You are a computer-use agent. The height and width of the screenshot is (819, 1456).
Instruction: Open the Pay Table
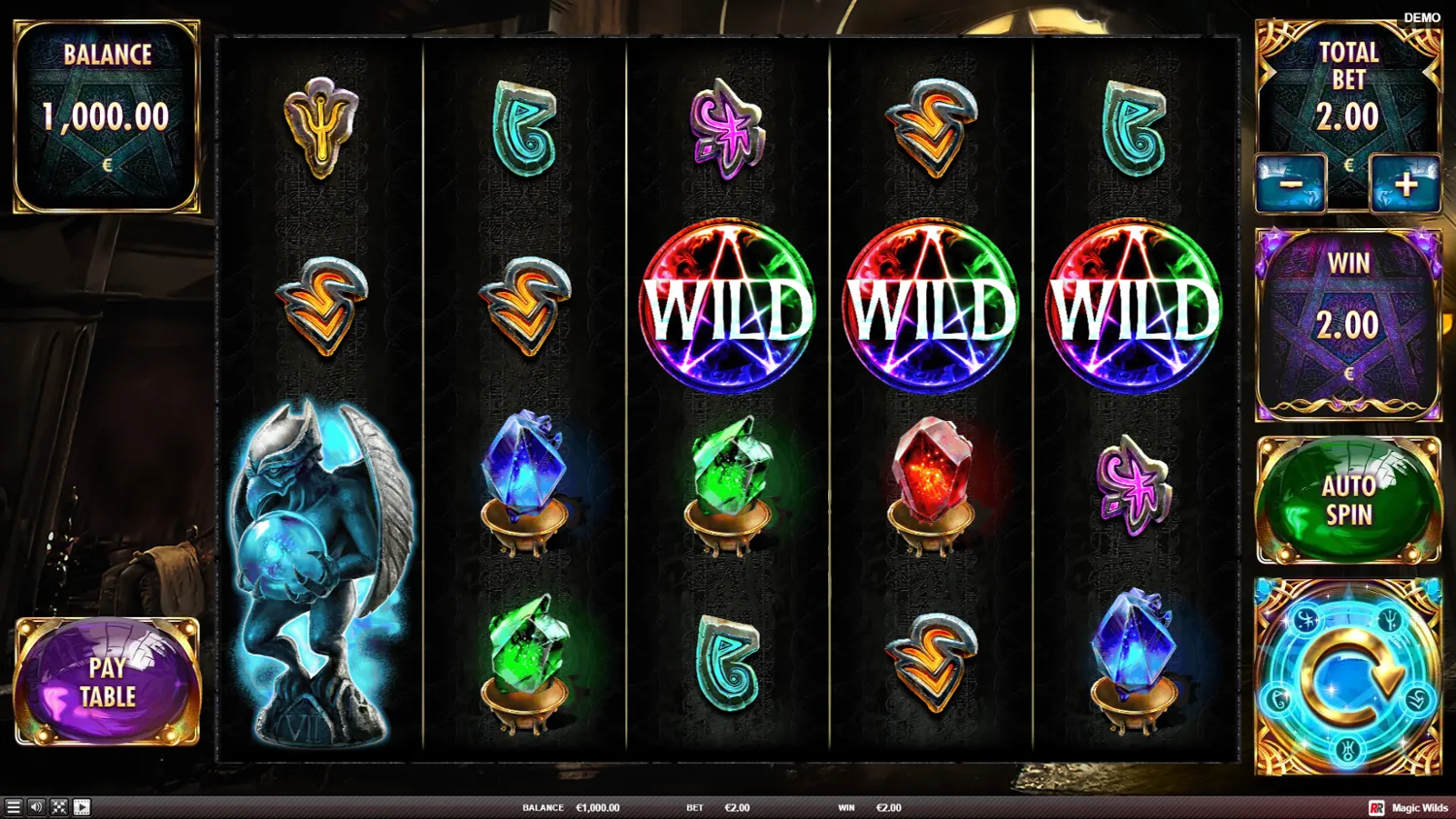point(107,681)
